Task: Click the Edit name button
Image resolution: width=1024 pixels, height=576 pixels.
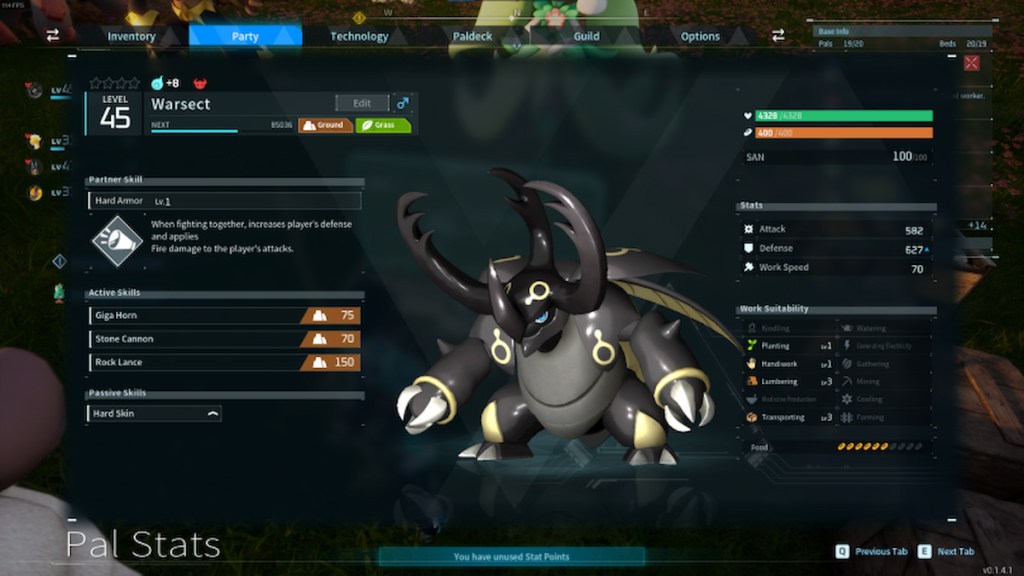Action: [x=362, y=103]
